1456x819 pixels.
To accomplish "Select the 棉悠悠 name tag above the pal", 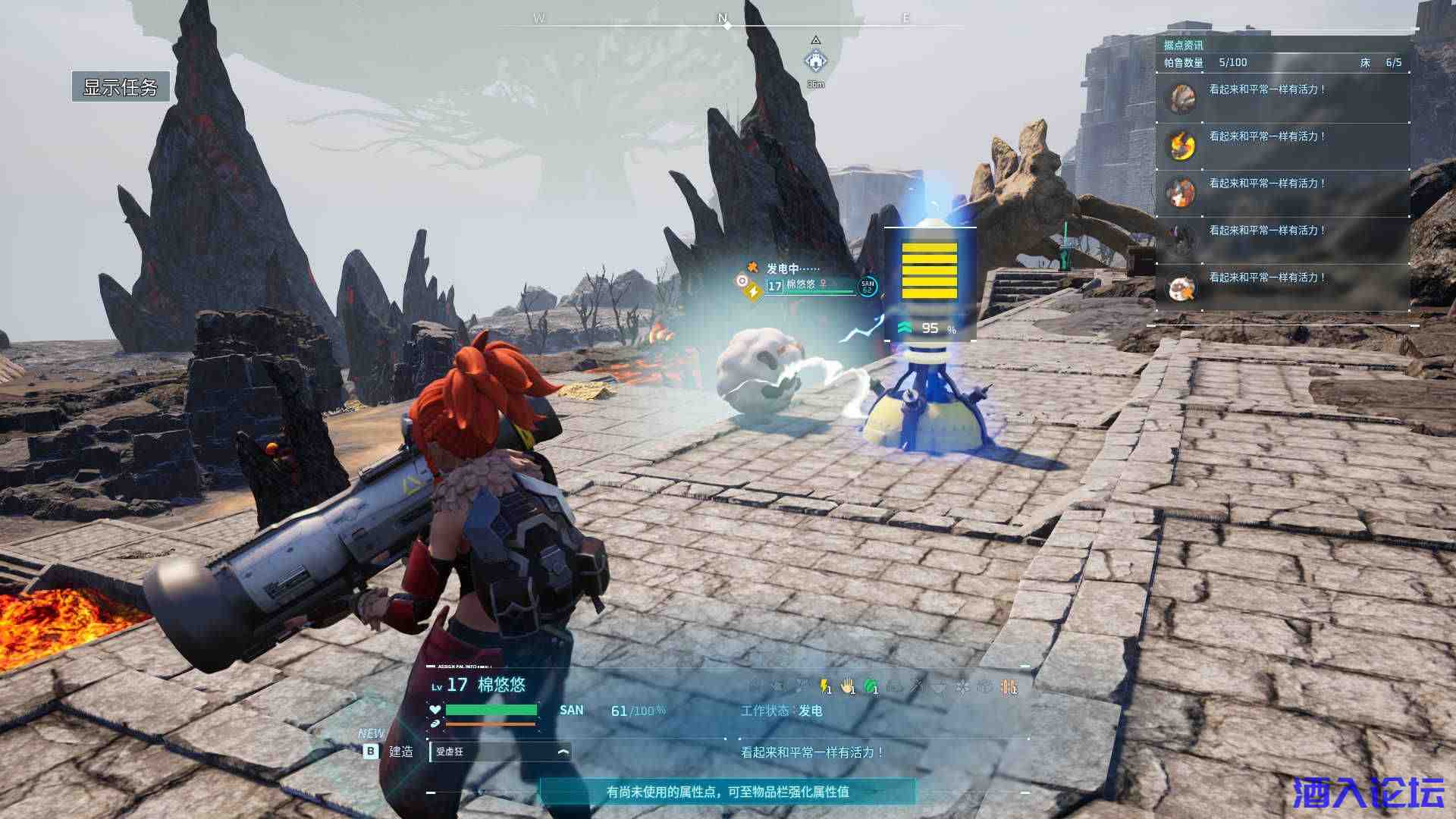I will point(801,285).
